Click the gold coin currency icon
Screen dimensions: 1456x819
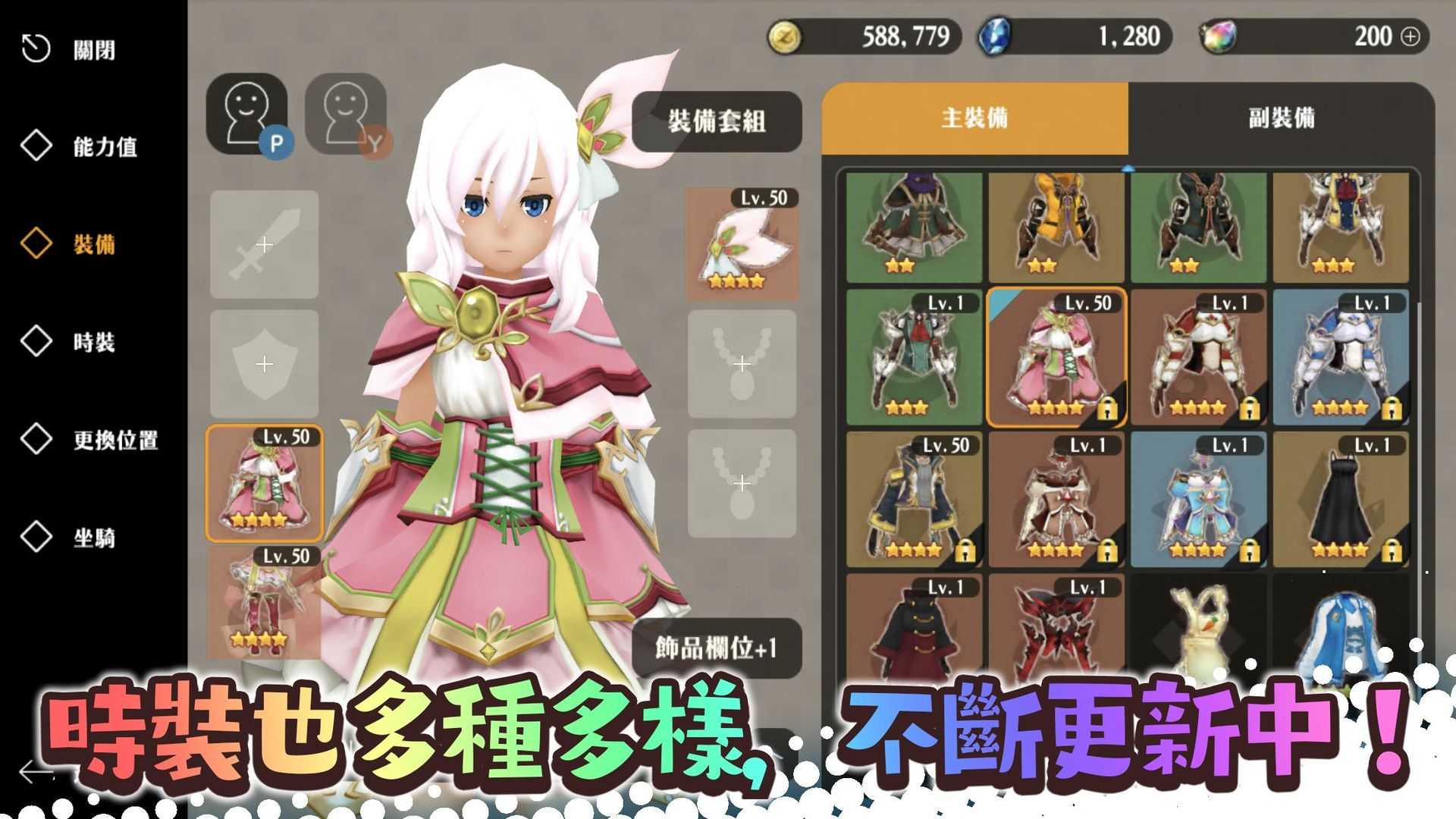click(x=786, y=36)
